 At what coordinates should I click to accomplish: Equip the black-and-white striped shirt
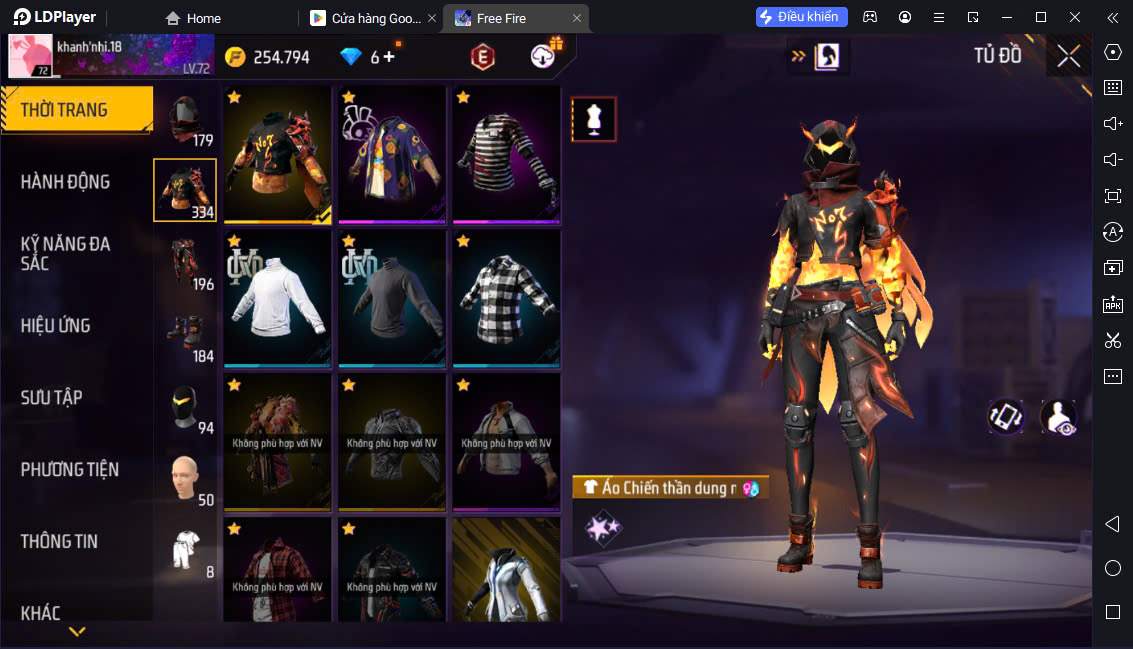(x=506, y=154)
